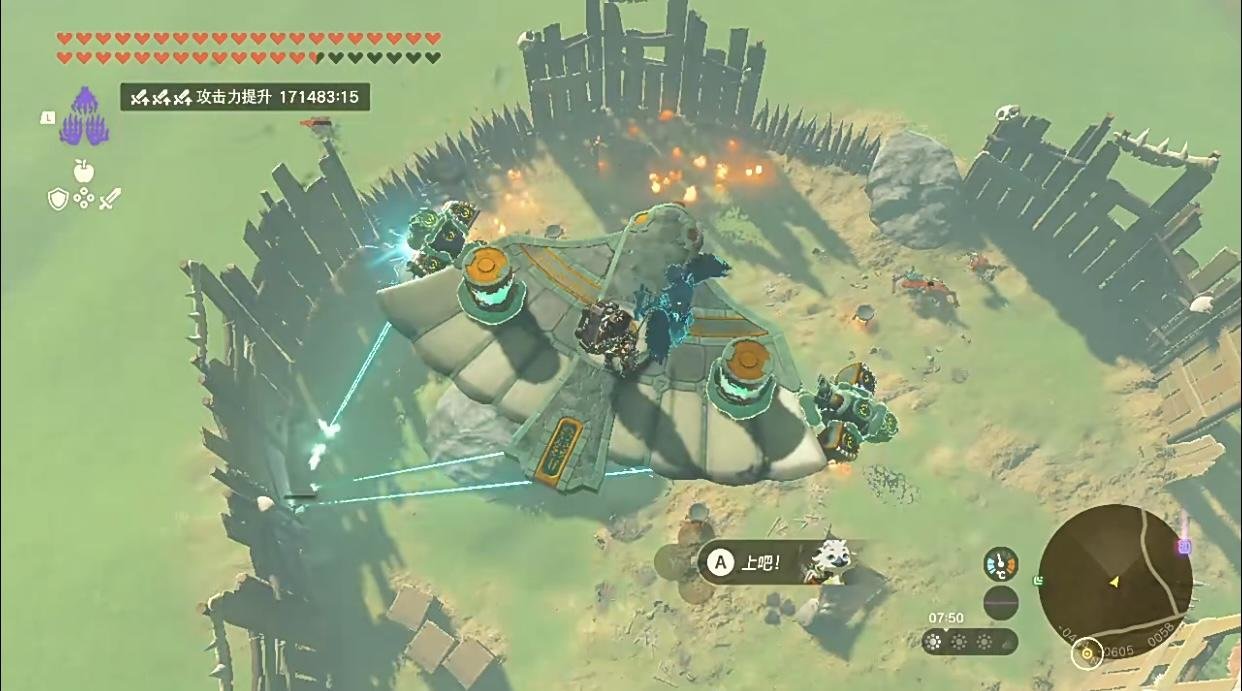Click the temperature gauge icon

pos(1001,565)
